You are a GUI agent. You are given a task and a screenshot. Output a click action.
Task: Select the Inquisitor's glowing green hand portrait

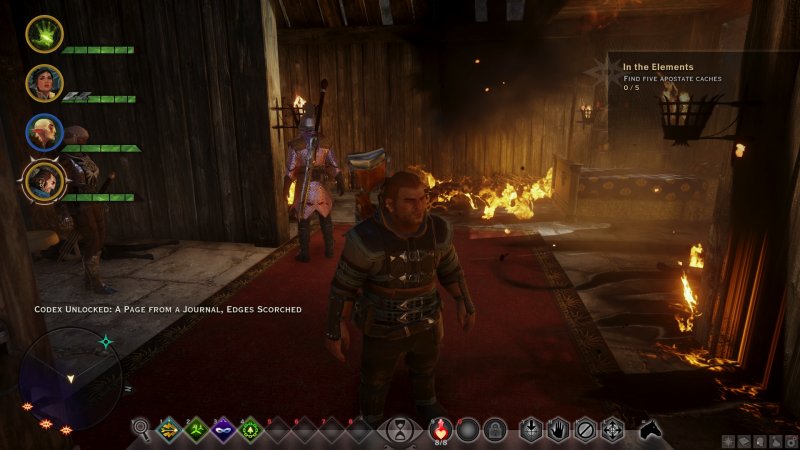[44, 34]
